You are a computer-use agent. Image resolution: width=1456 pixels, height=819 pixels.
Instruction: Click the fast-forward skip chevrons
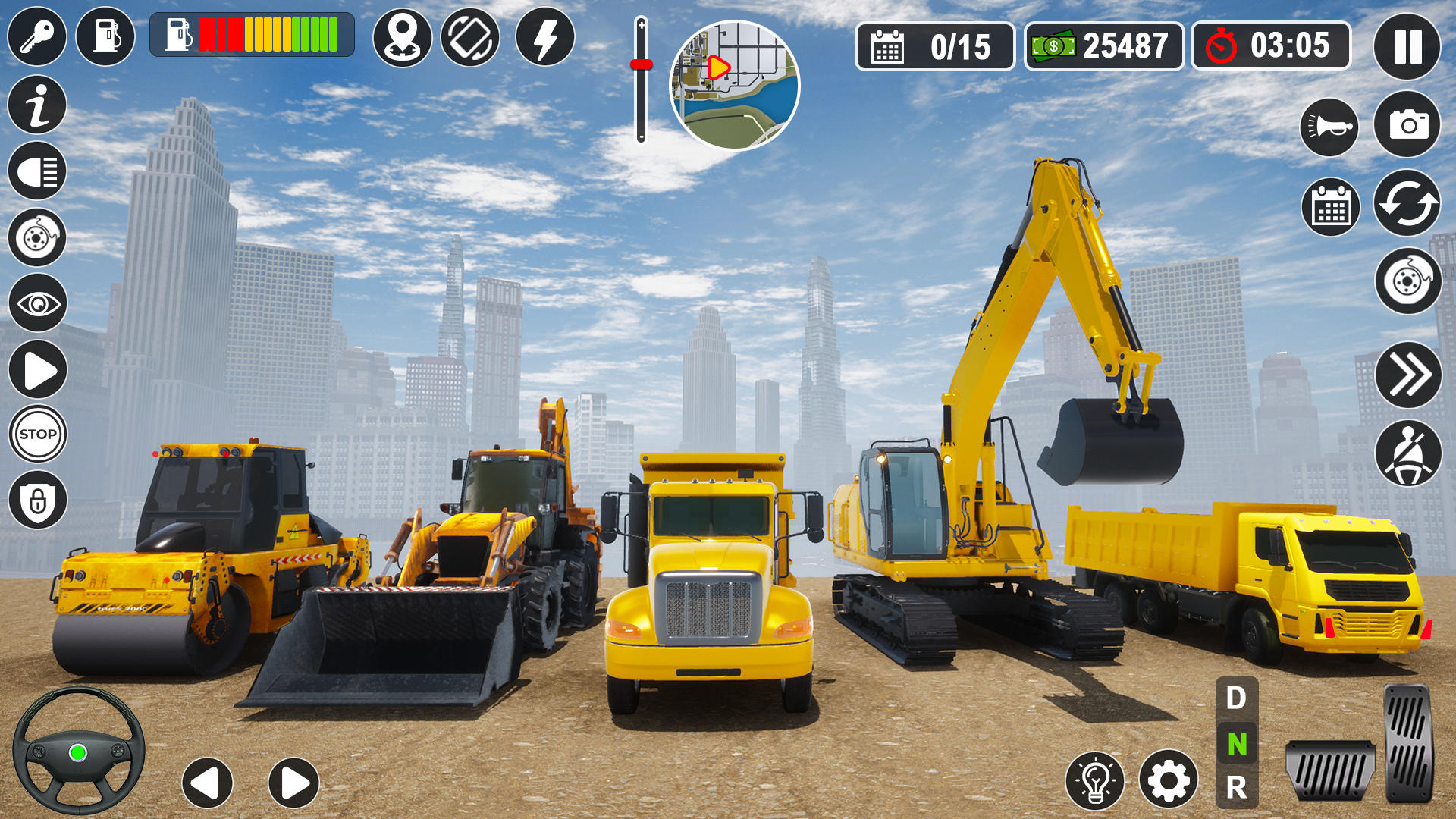coord(1407,372)
